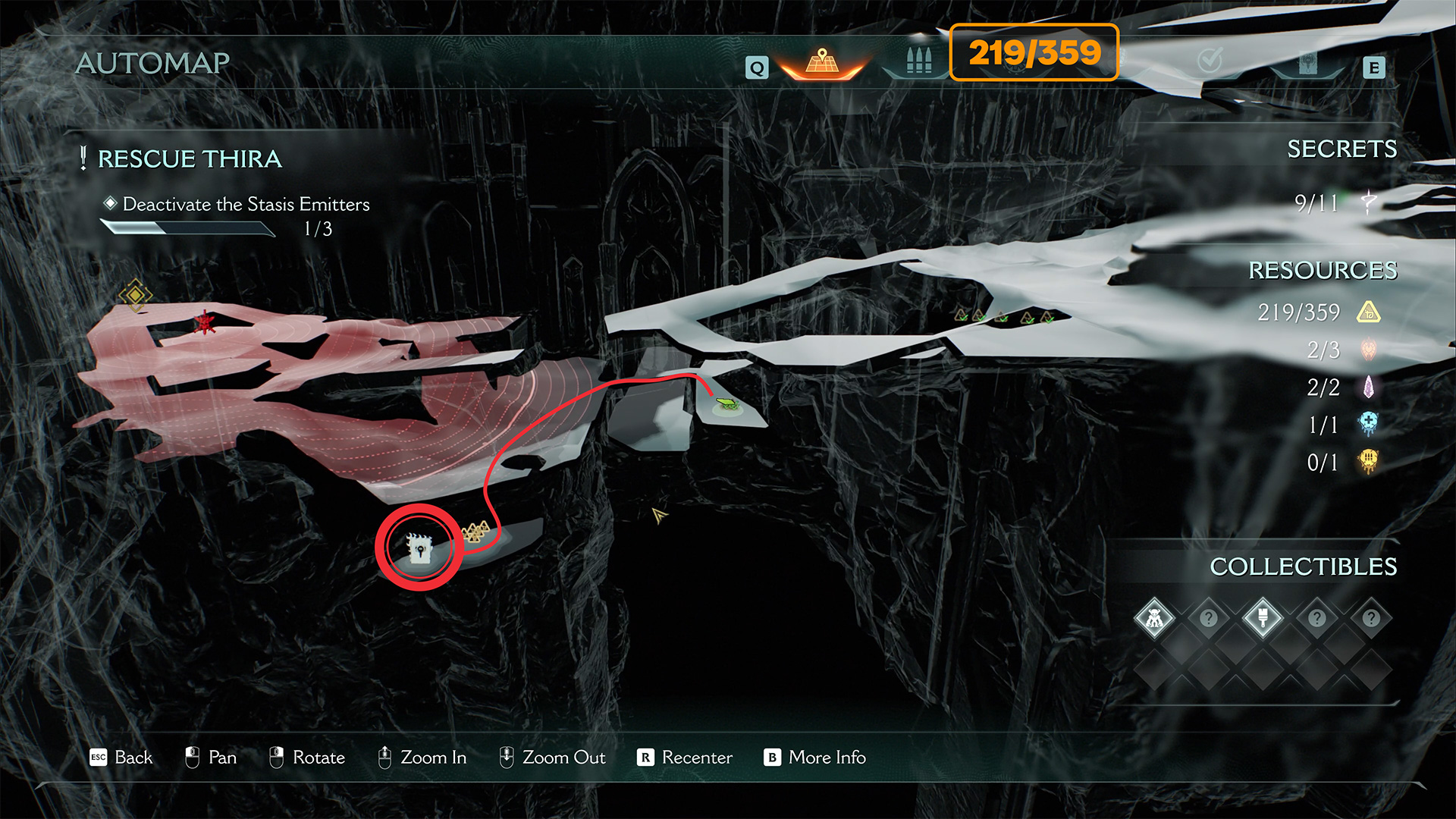Image resolution: width=1456 pixels, height=819 pixels.
Task: Show More Info for the map
Action: click(x=814, y=758)
